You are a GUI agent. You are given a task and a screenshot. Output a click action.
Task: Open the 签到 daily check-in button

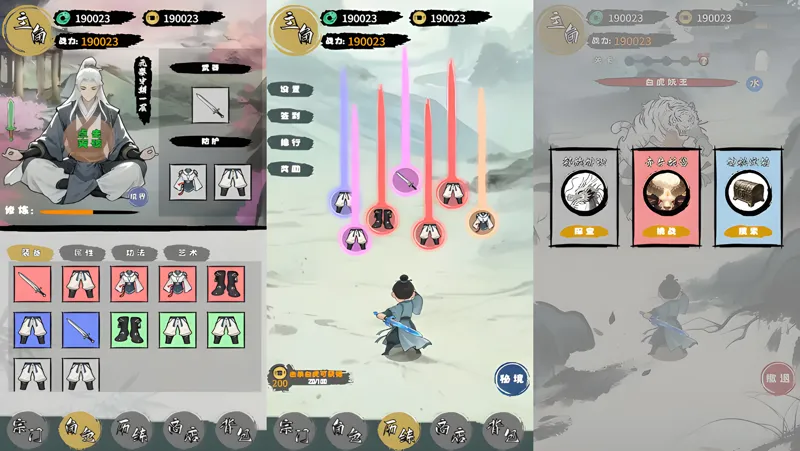tap(290, 116)
